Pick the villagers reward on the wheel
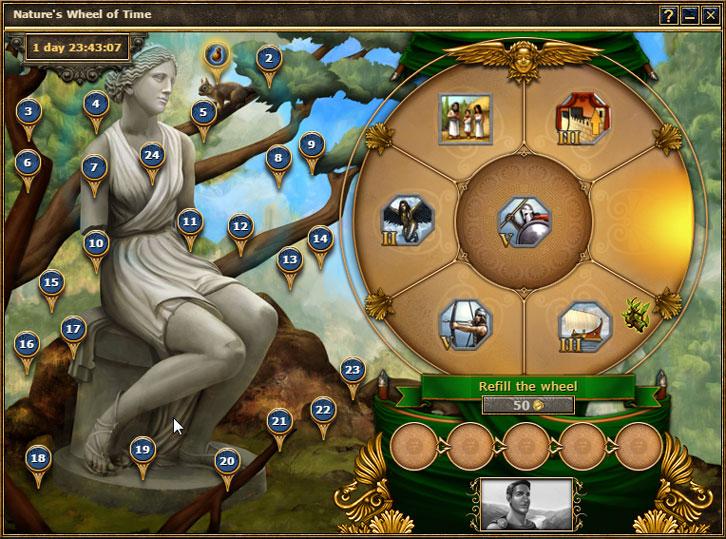 click(x=464, y=119)
